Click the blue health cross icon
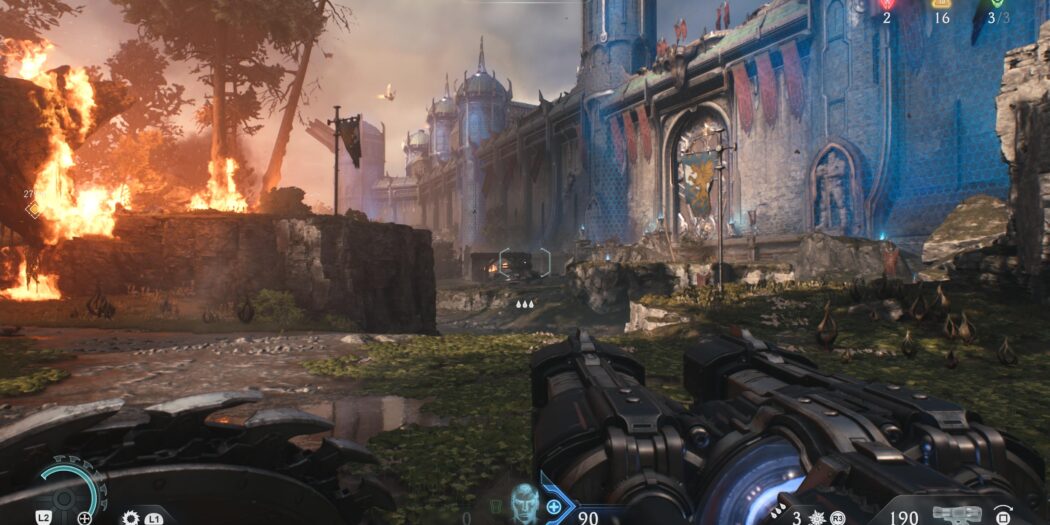Viewport: 1050px width, 525px height. tap(553, 507)
